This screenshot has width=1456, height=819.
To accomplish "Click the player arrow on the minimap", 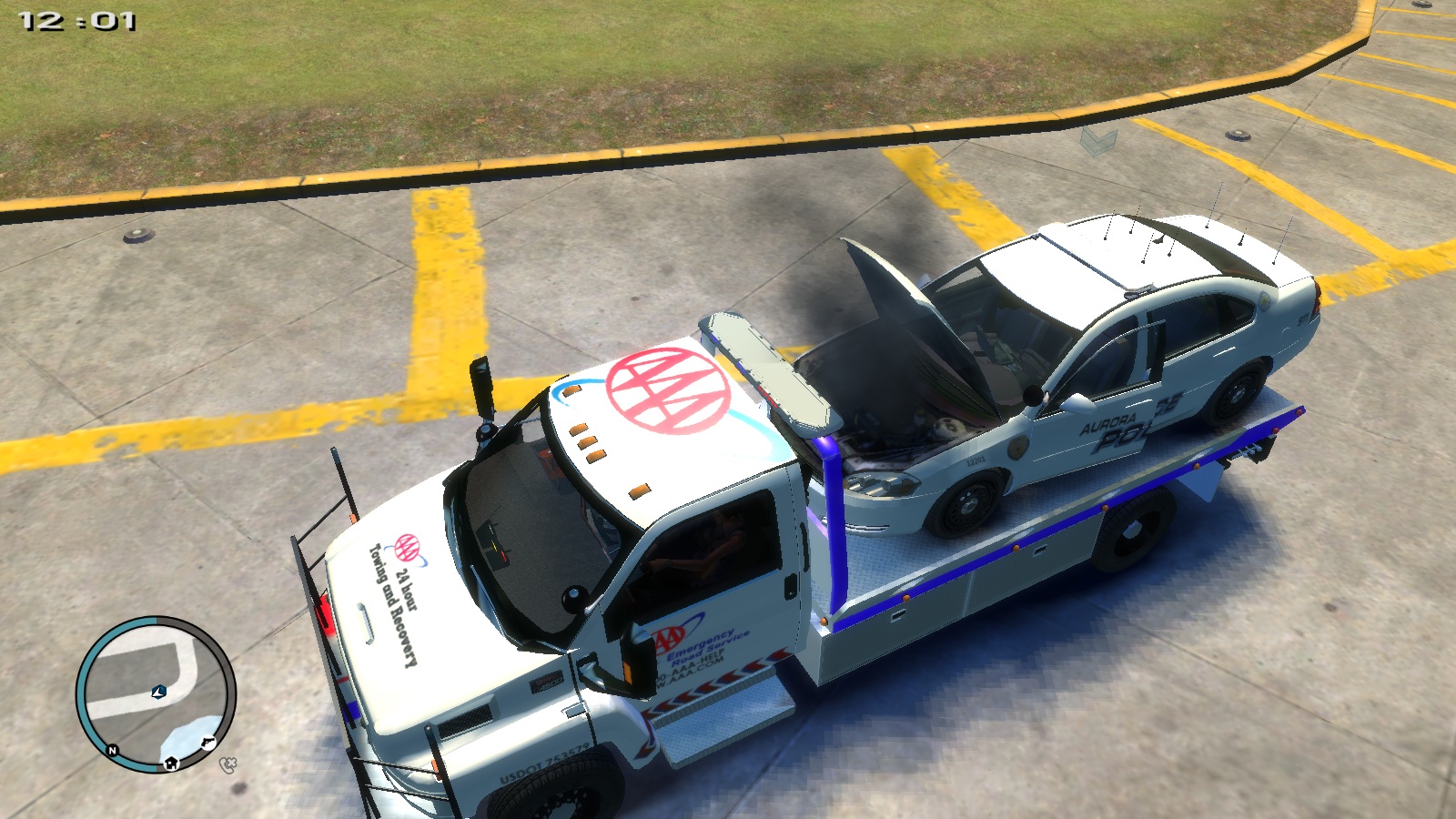I will click(x=159, y=693).
